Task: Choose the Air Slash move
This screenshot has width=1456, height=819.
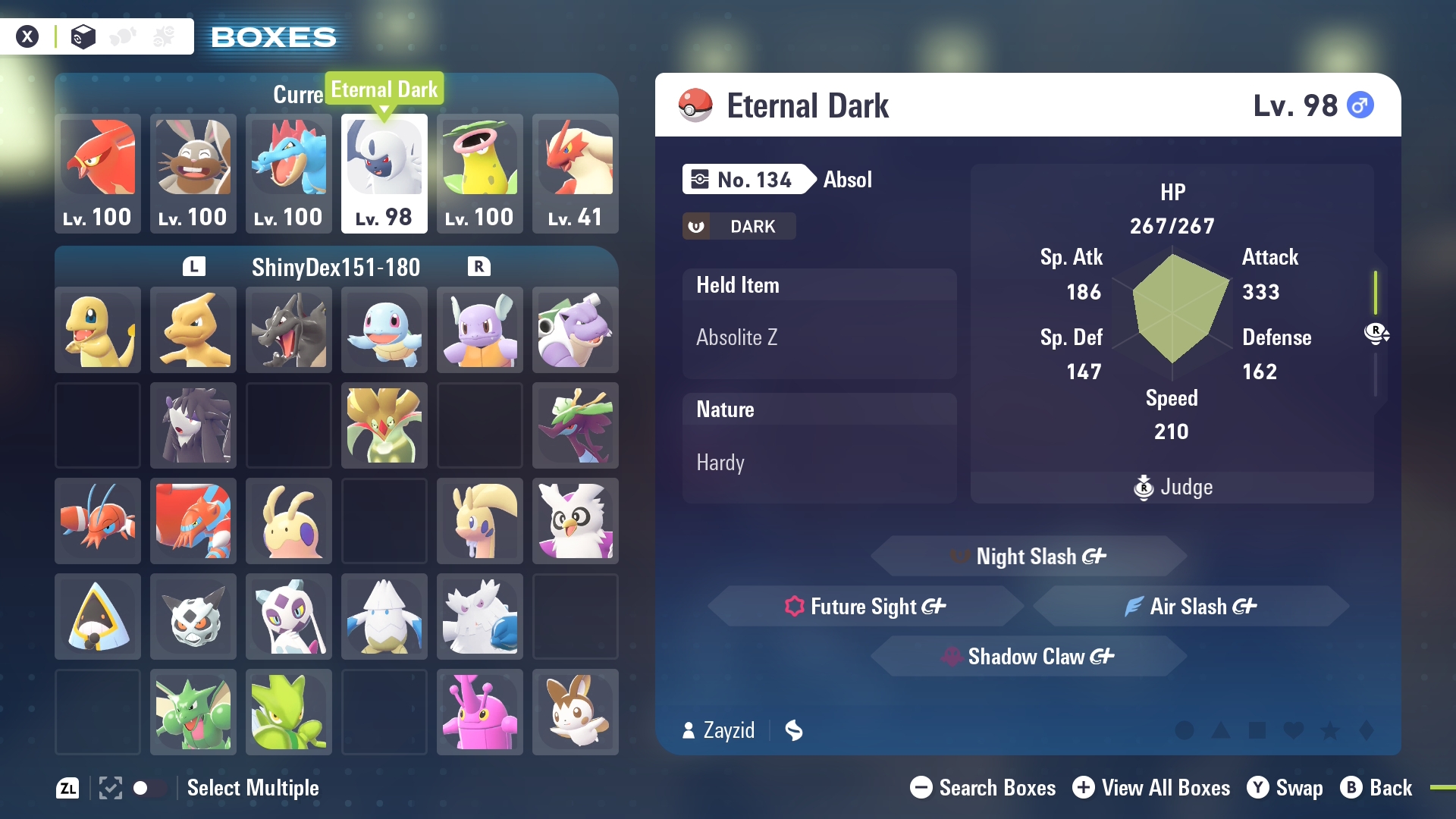Action: 1191,607
